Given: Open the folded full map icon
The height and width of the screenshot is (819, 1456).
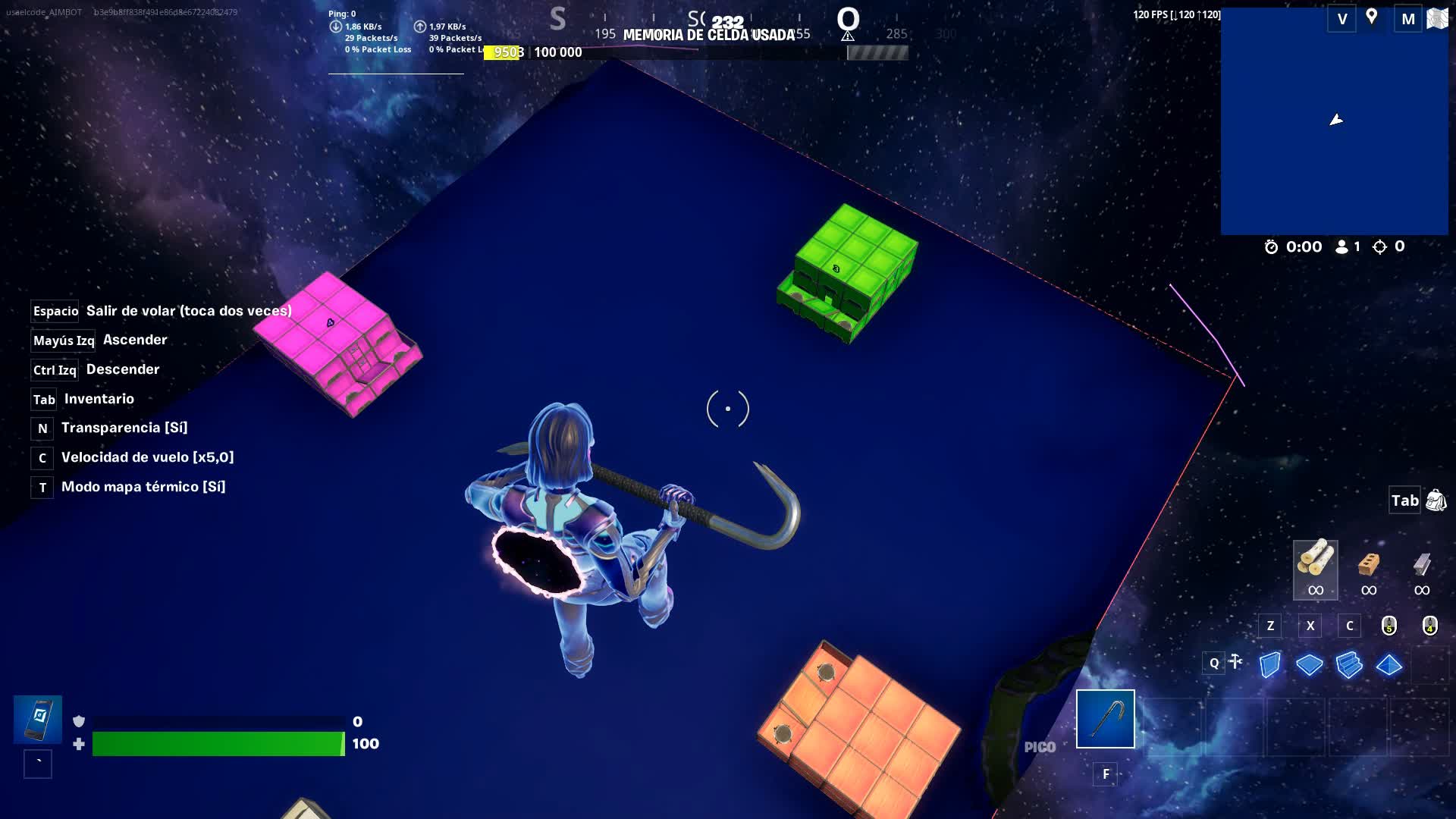Looking at the screenshot, I should tap(1437, 18).
